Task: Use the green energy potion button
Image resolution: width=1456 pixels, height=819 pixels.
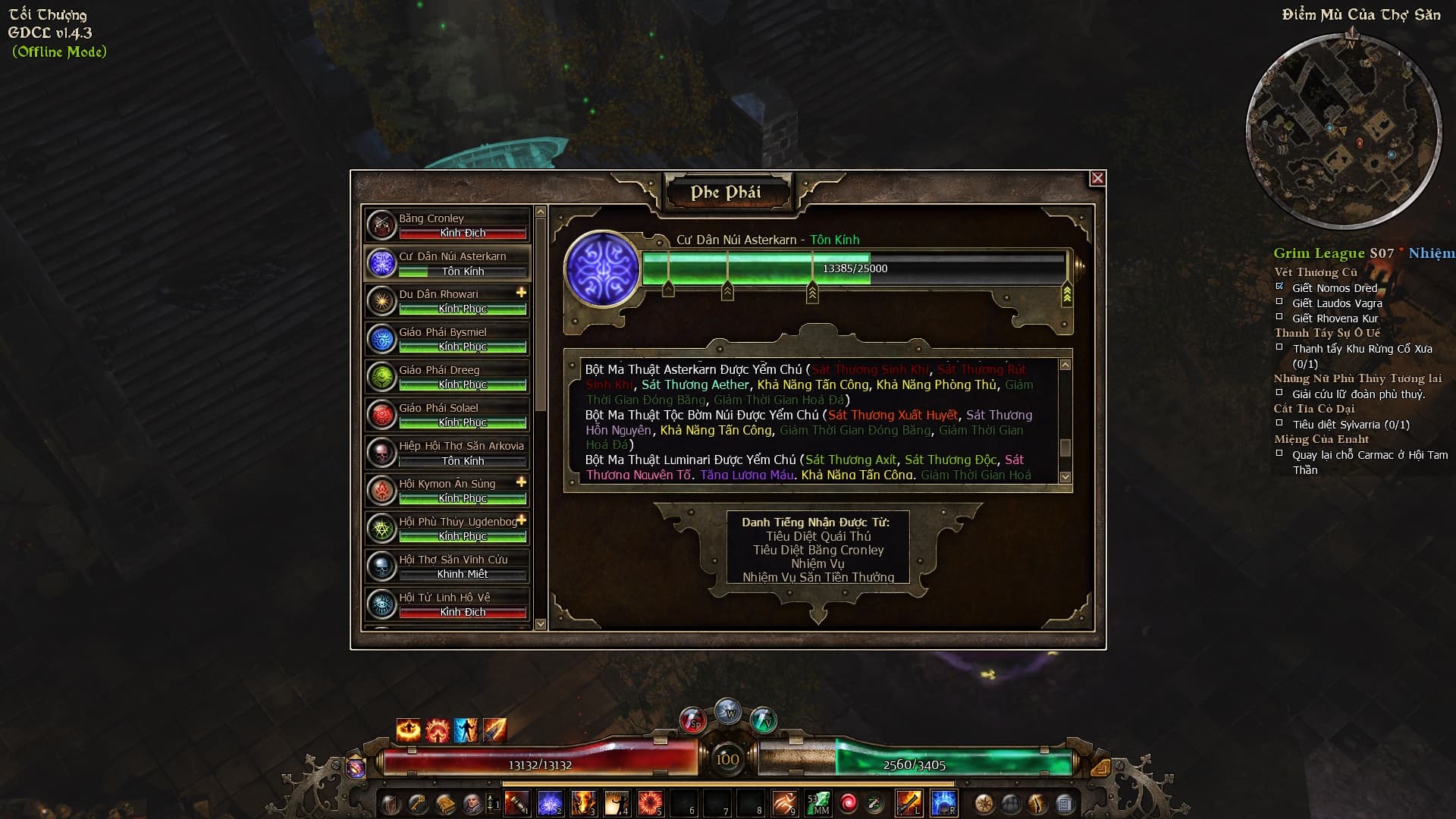Action: (x=763, y=718)
